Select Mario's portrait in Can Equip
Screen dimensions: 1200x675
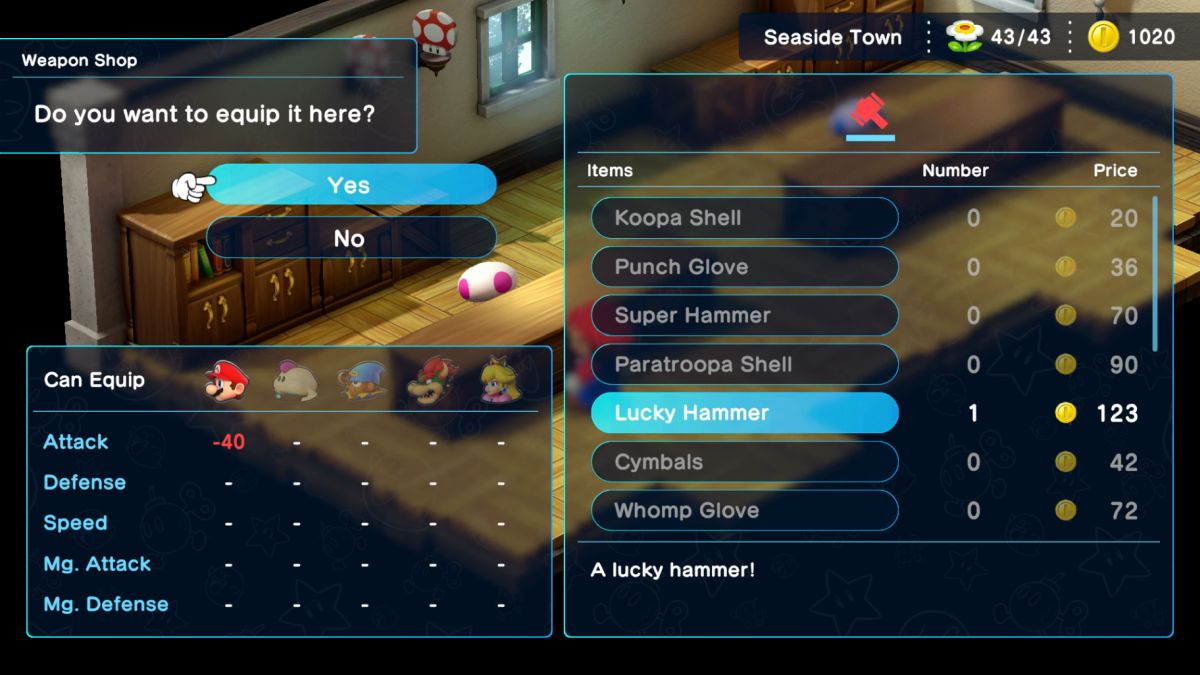click(x=227, y=381)
